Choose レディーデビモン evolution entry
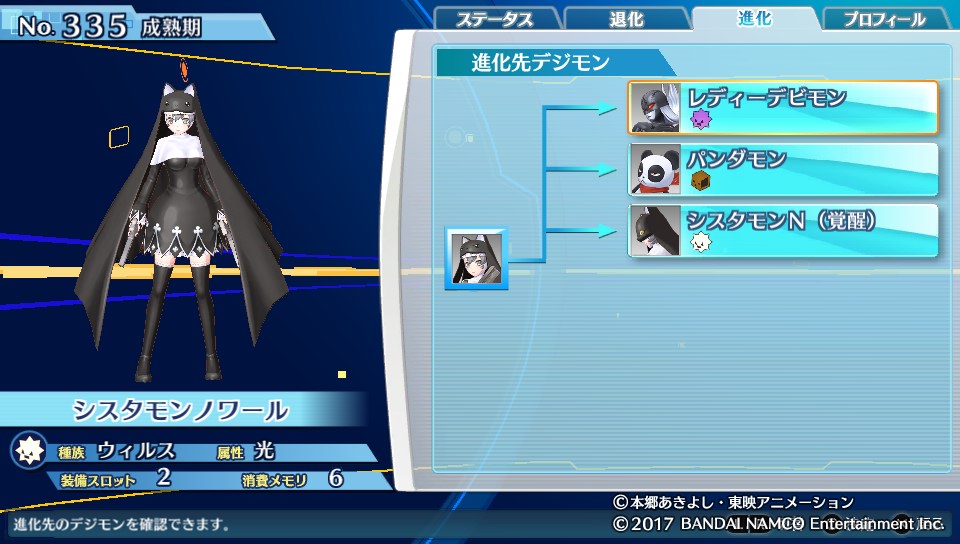The width and height of the screenshot is (960, 544). (x=783, y=107)
